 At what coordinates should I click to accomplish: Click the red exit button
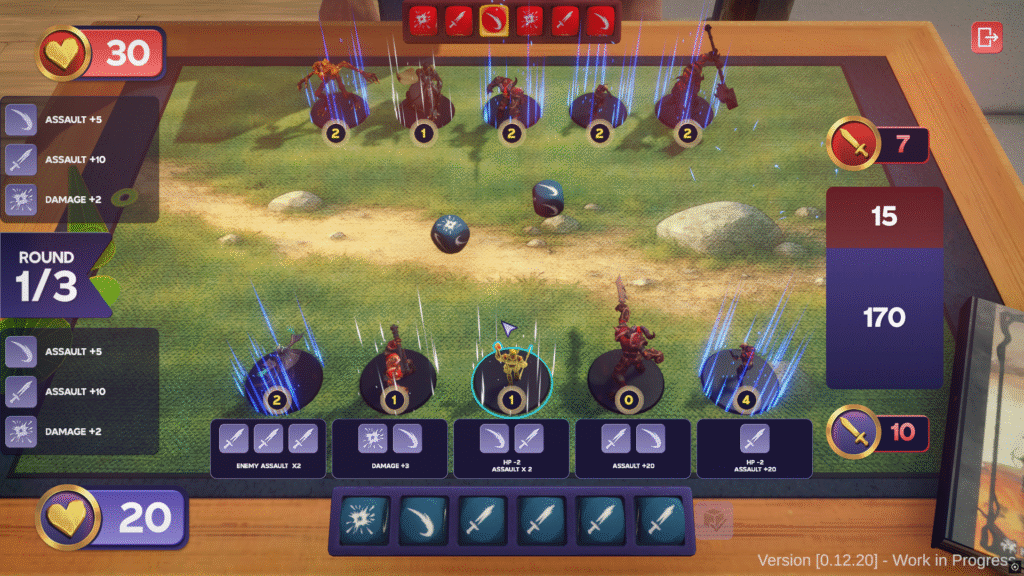[986, 38]
